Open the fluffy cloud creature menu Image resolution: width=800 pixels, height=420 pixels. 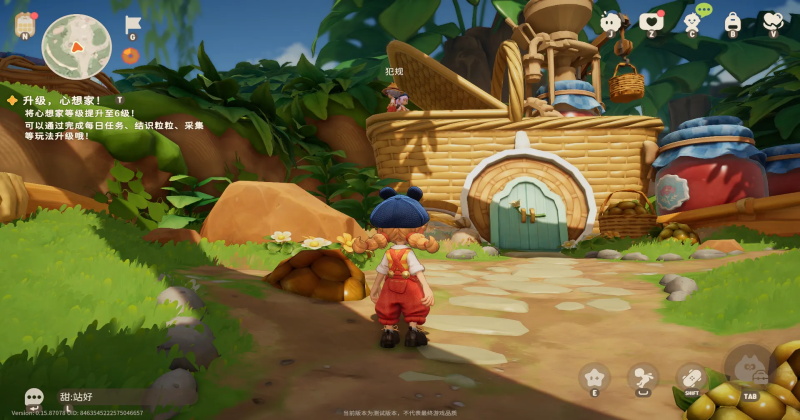pyautogui.click(x=610, y=22)
